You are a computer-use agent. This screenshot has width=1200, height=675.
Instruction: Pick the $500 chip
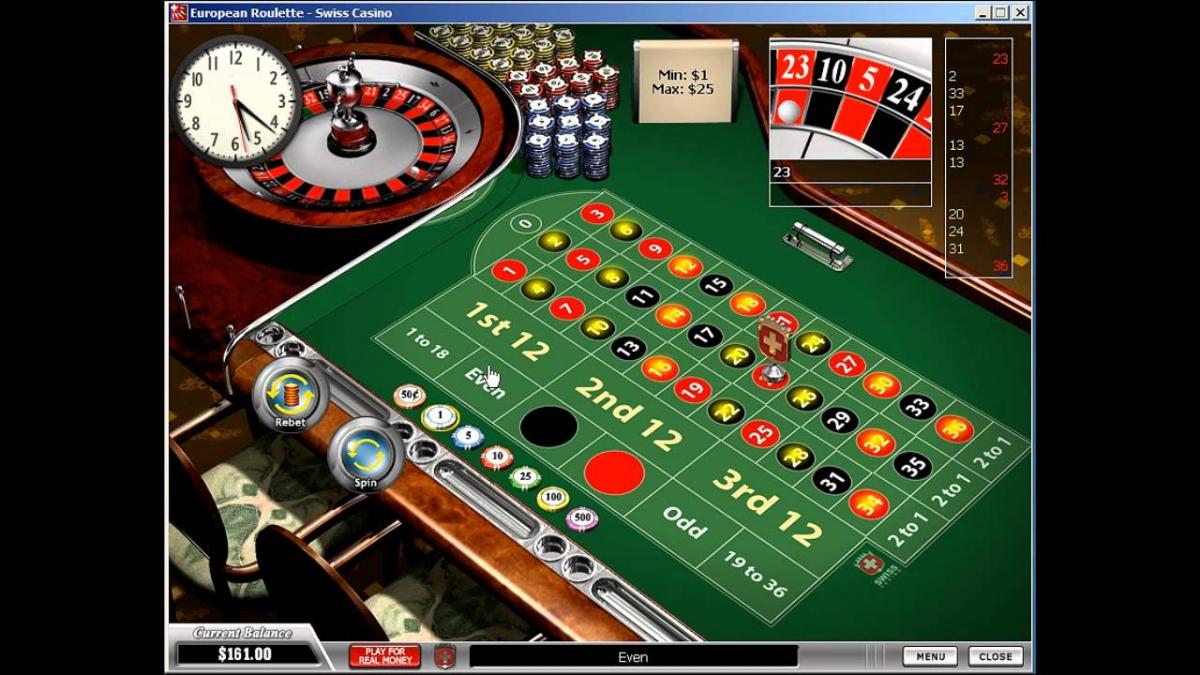(x=582, y=518)
